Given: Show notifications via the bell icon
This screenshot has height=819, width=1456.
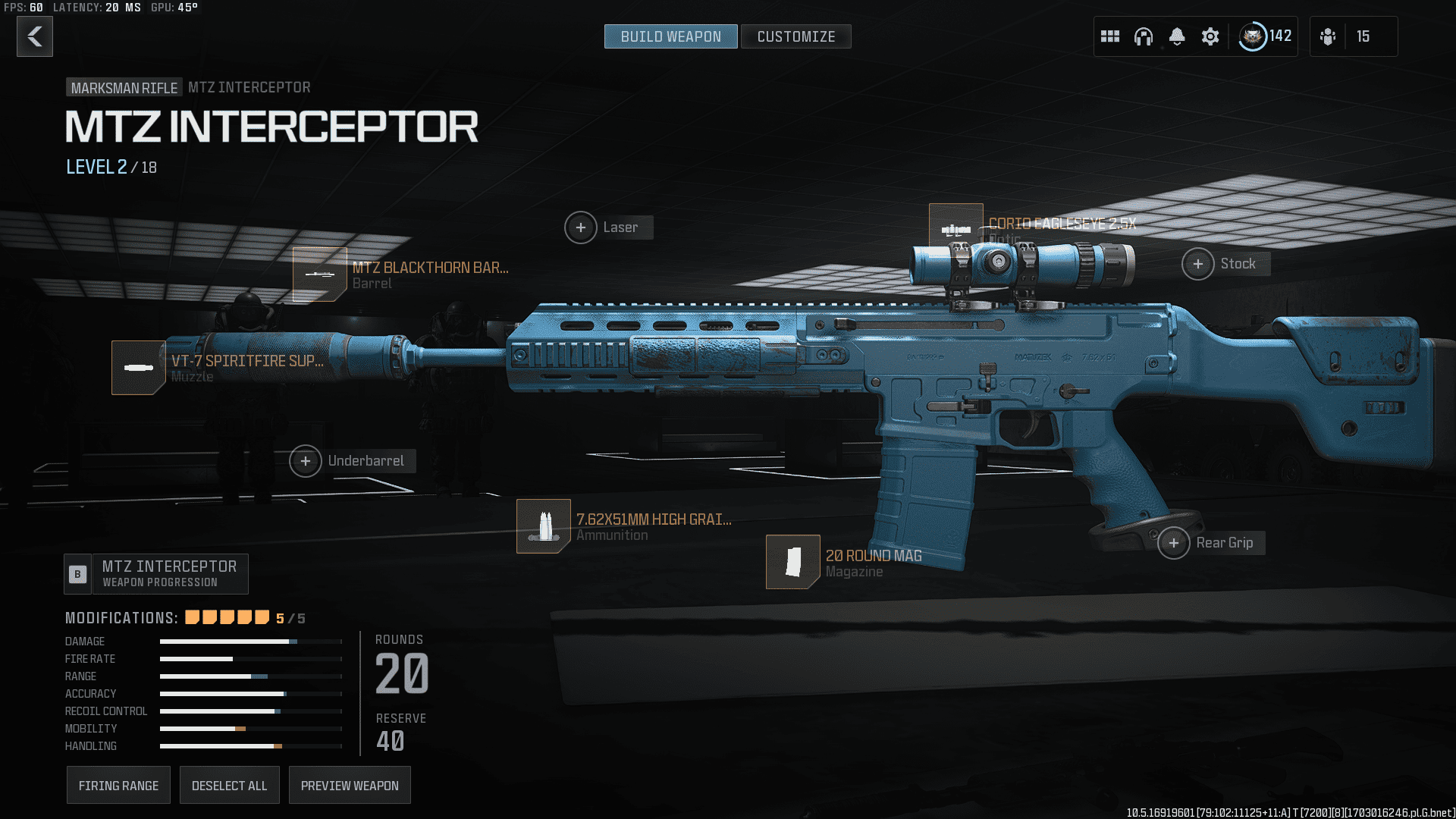Looking at the screenshot, I should pyautogui.click(x=1177, y=36).
